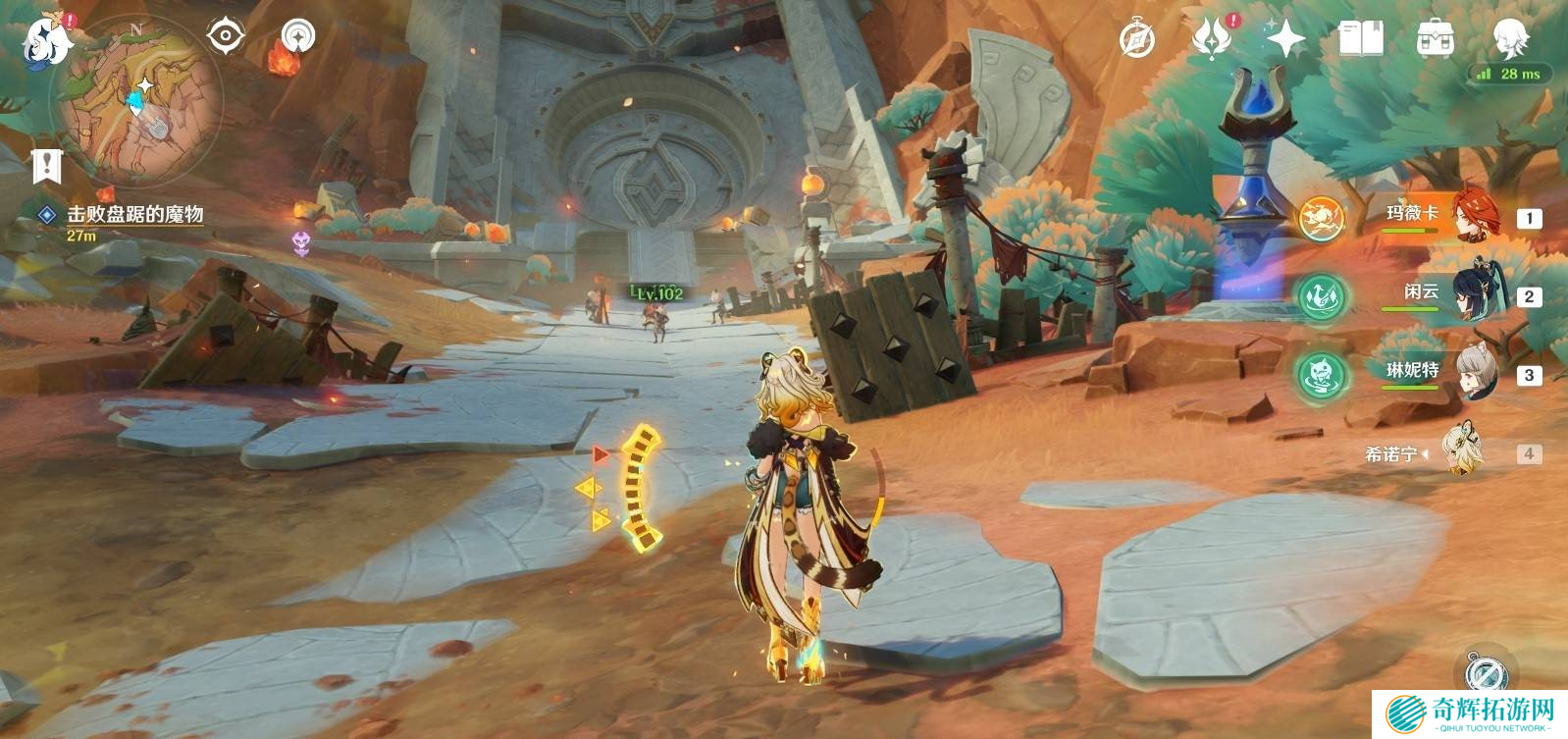Open the battle pass icon with red alert

click(1212, 39)
